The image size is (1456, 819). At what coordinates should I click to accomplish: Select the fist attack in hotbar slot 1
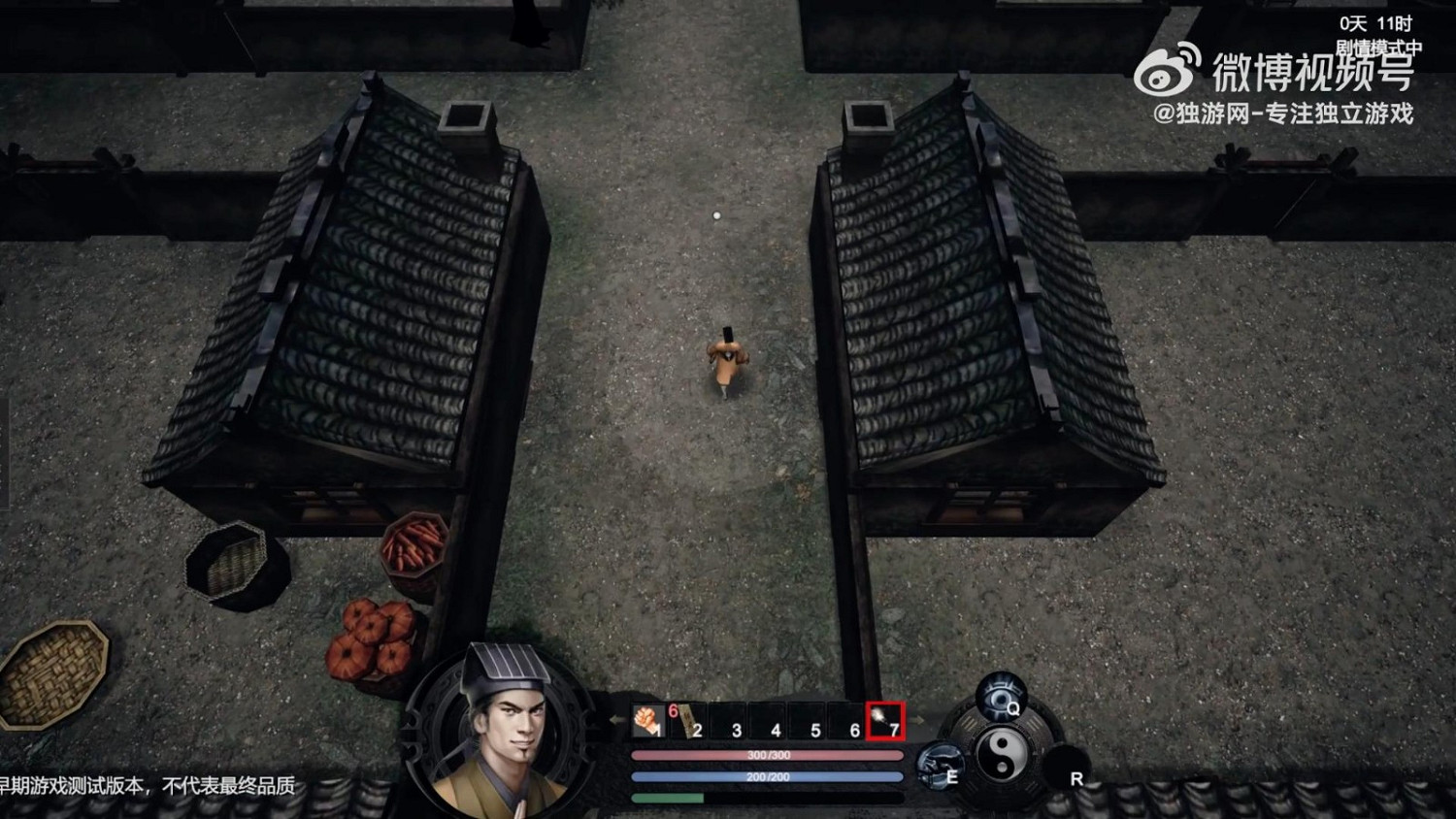(648, 718)
